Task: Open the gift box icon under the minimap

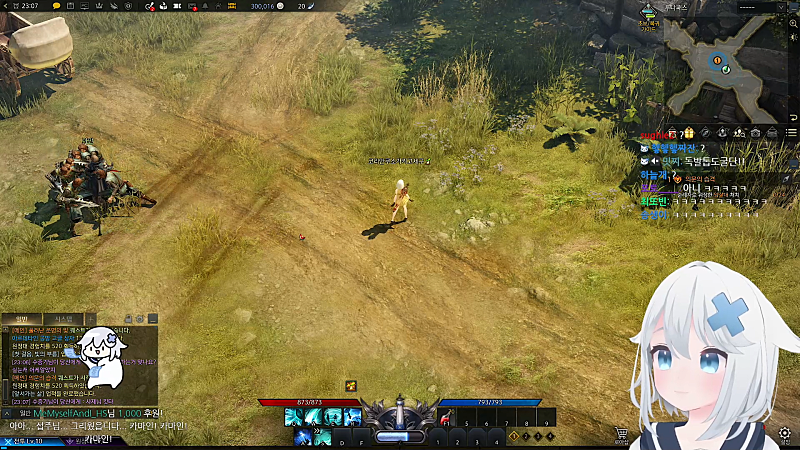Action: [688, 132]
